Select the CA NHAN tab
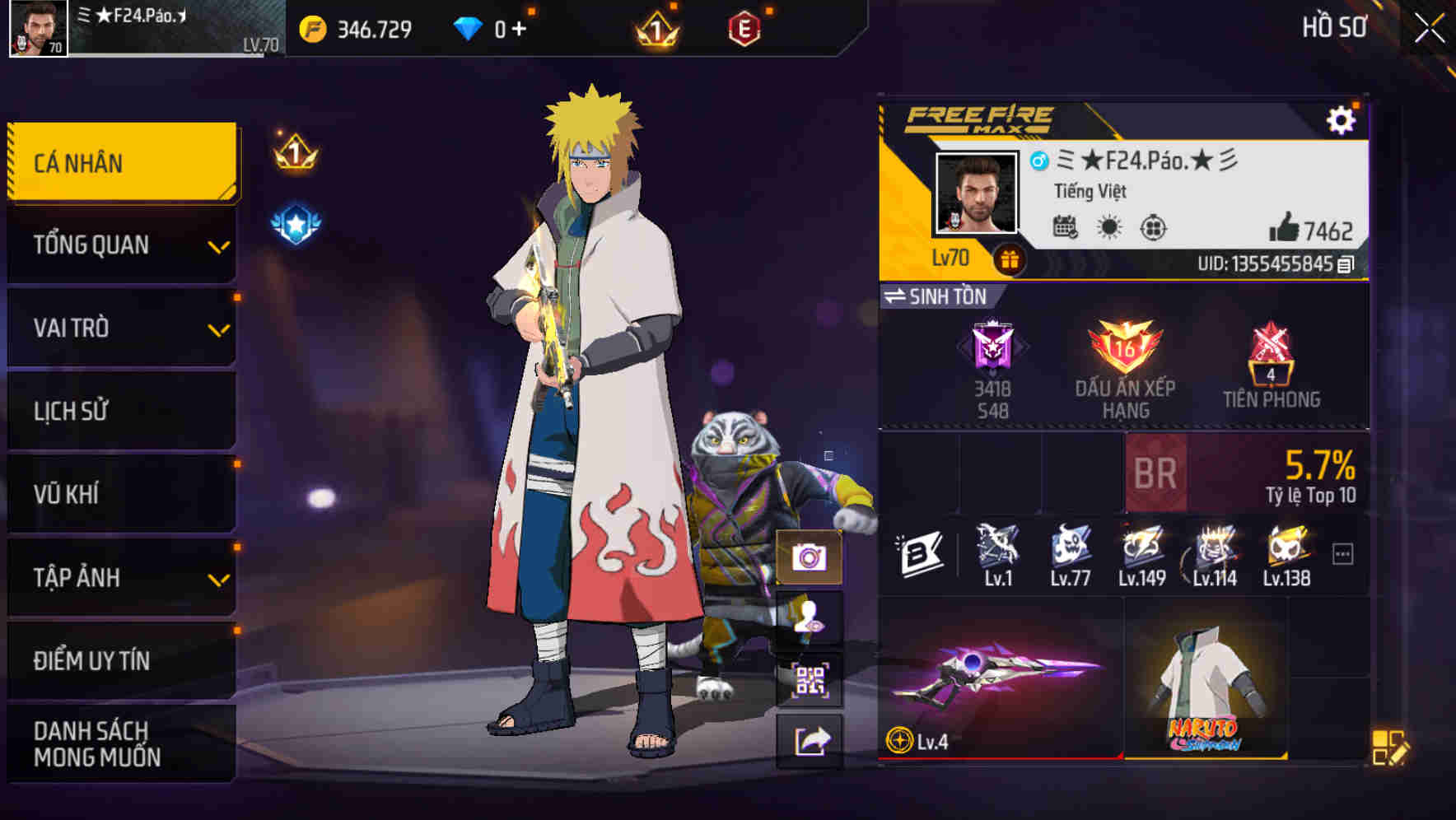The height and width of the screenshot is (820, 1456). point(120,162)
